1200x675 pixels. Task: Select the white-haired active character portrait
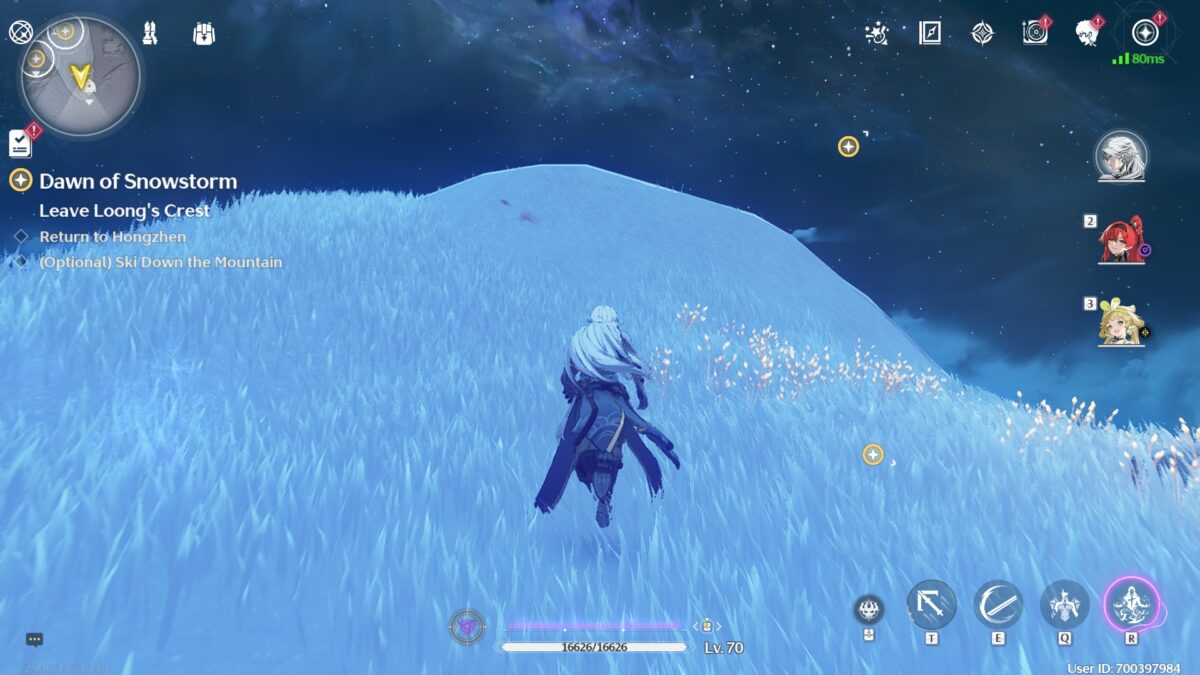pyautogui.click(x=1121, y=156)
